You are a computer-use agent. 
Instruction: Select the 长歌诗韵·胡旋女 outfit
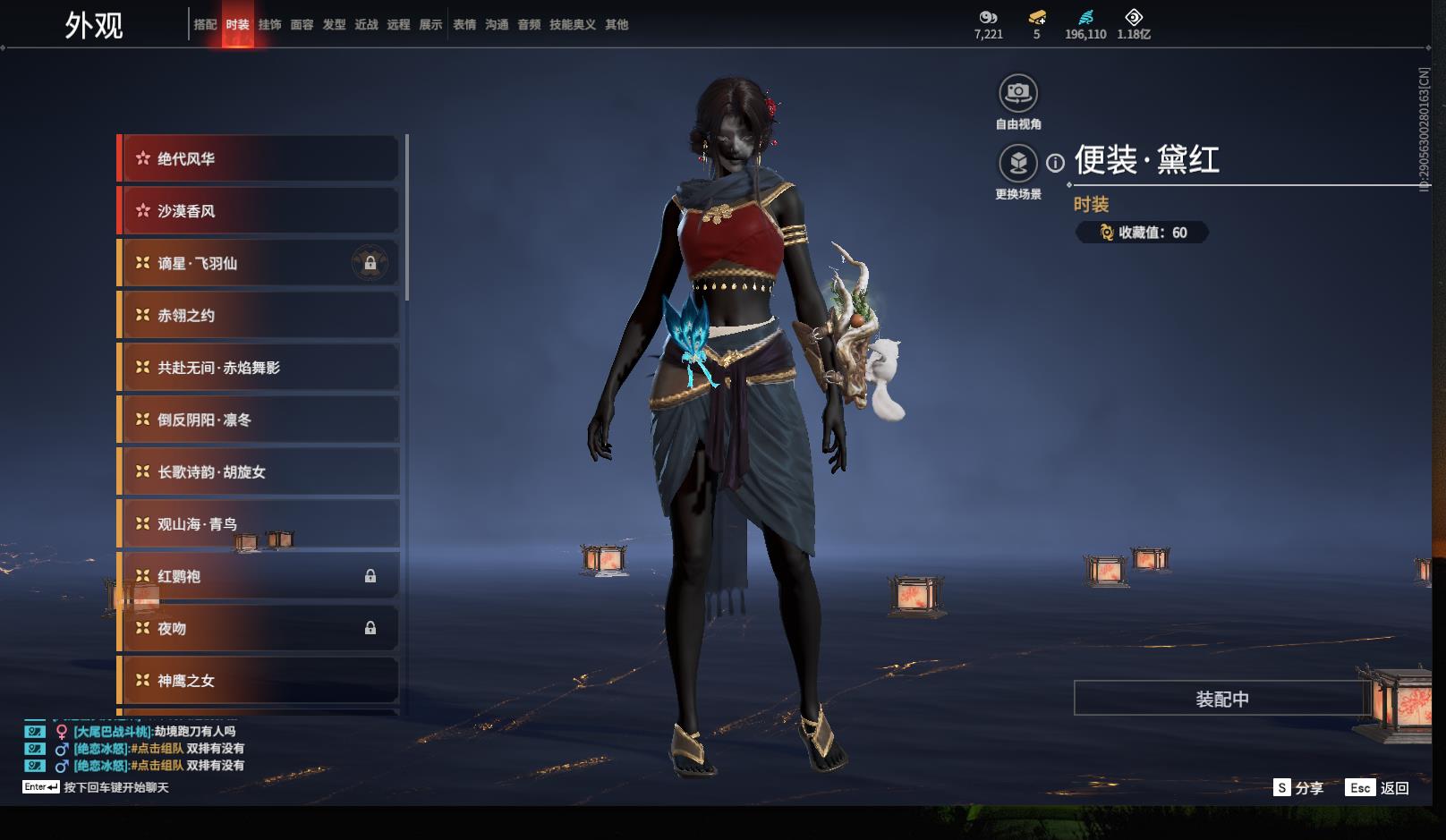pos(259,472)
